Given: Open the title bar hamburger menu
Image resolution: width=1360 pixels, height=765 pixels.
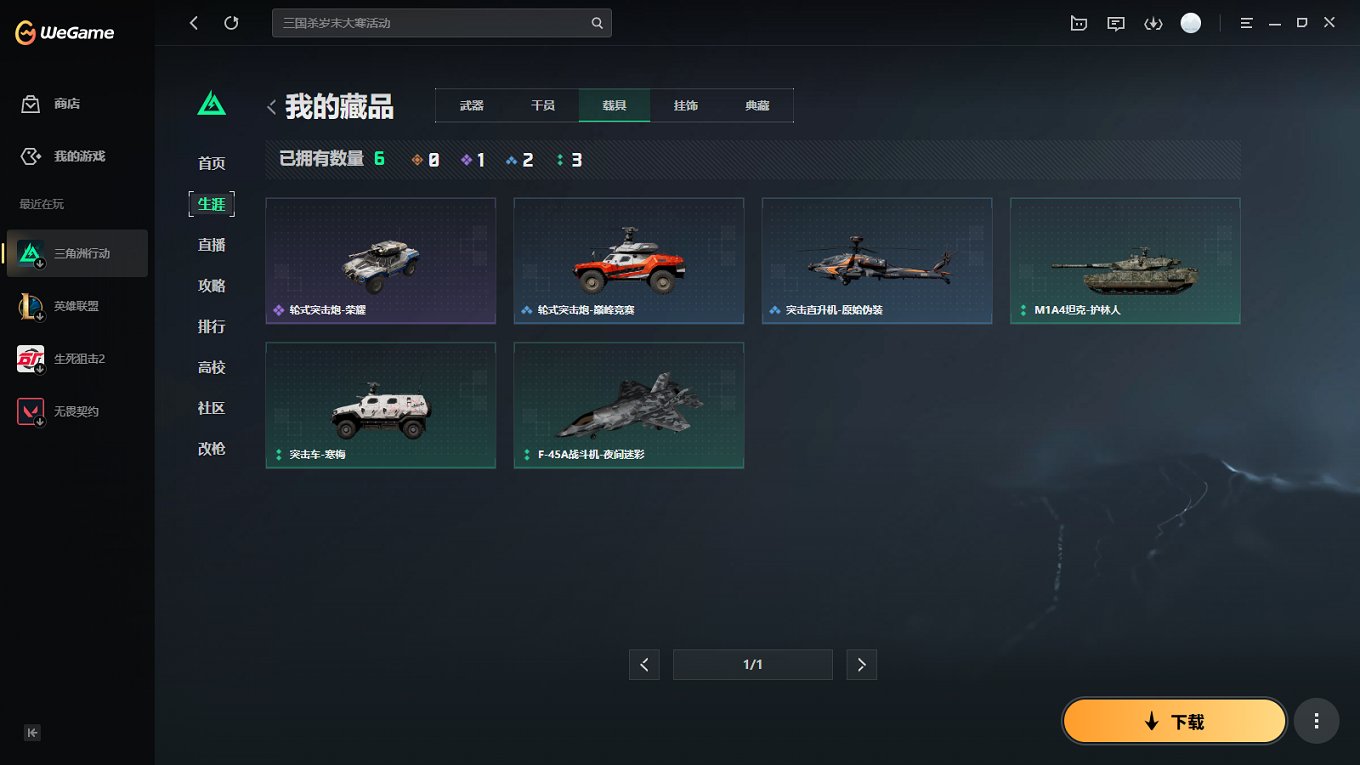Looking at the screenshot, I should [x=1246, y=22].
